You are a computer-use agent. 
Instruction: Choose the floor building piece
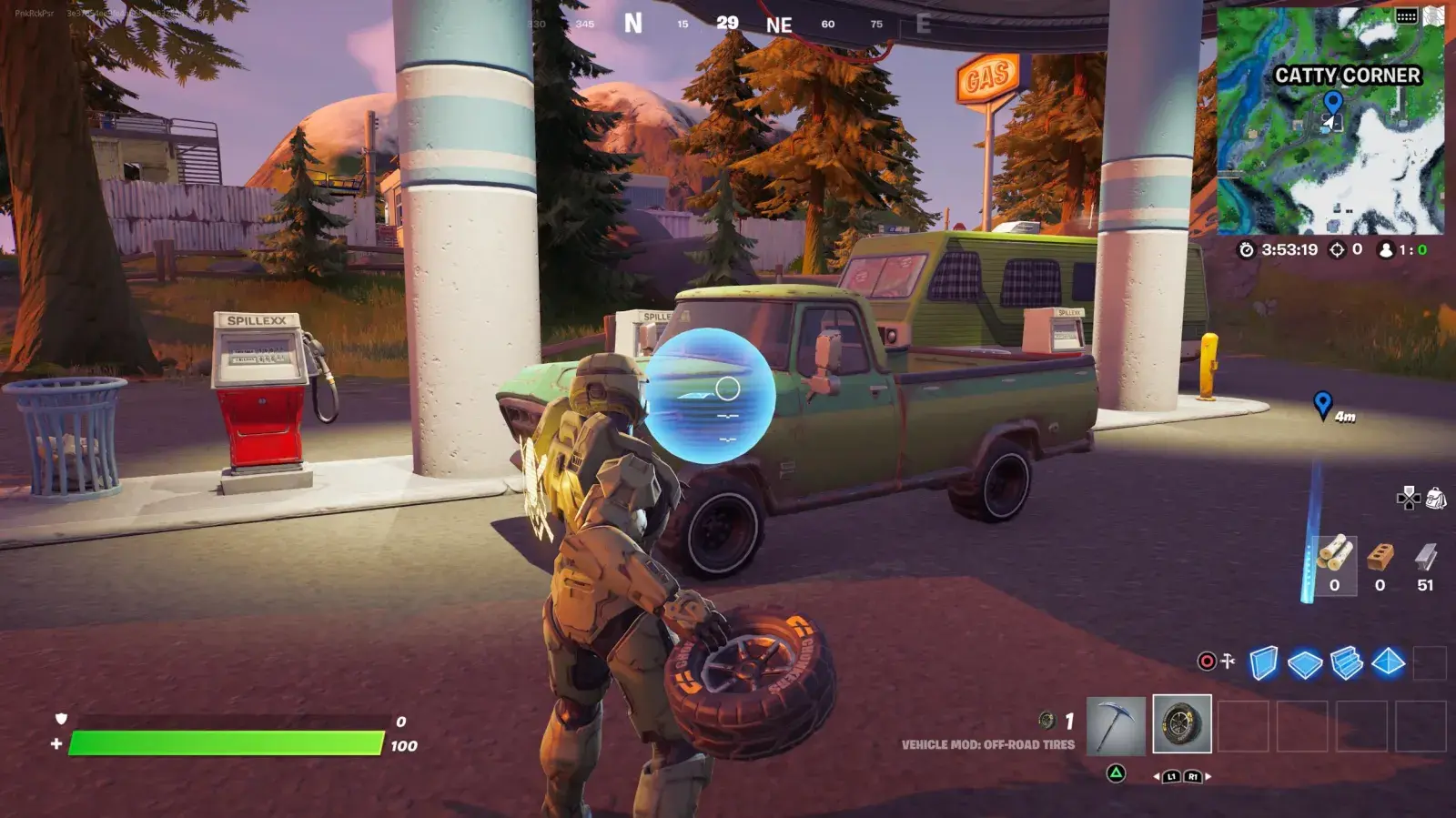tap(1305, 663)
